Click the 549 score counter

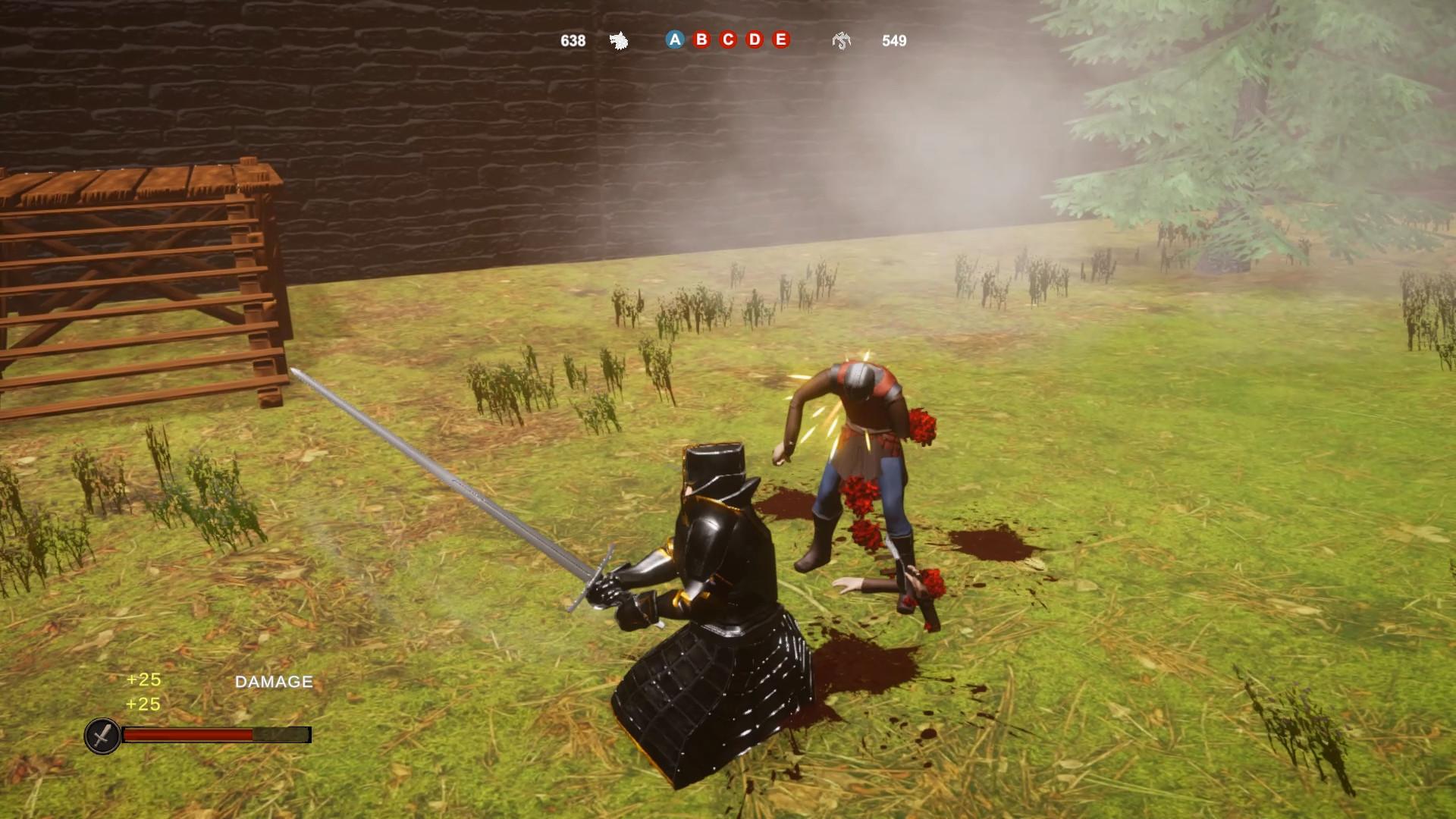click(x=895, y=41)
